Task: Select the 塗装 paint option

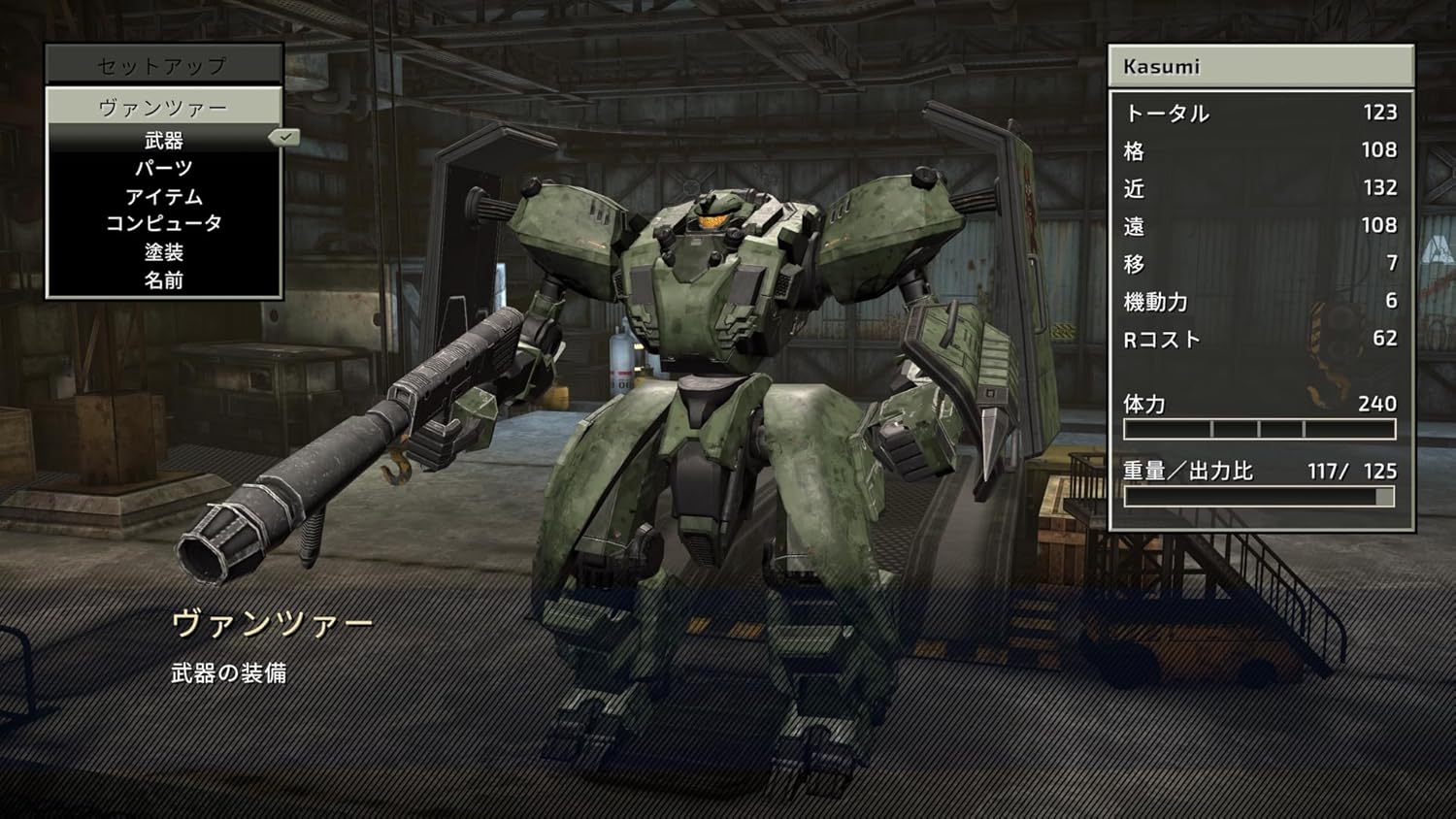Action: point(164,252)
